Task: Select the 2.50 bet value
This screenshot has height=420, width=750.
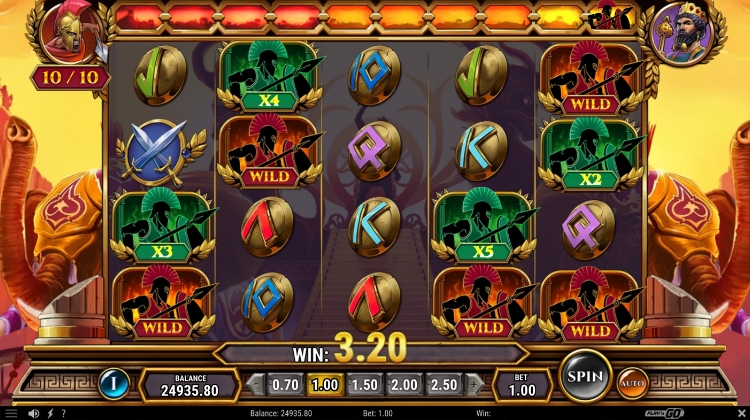Action: [x=442, y=385]
